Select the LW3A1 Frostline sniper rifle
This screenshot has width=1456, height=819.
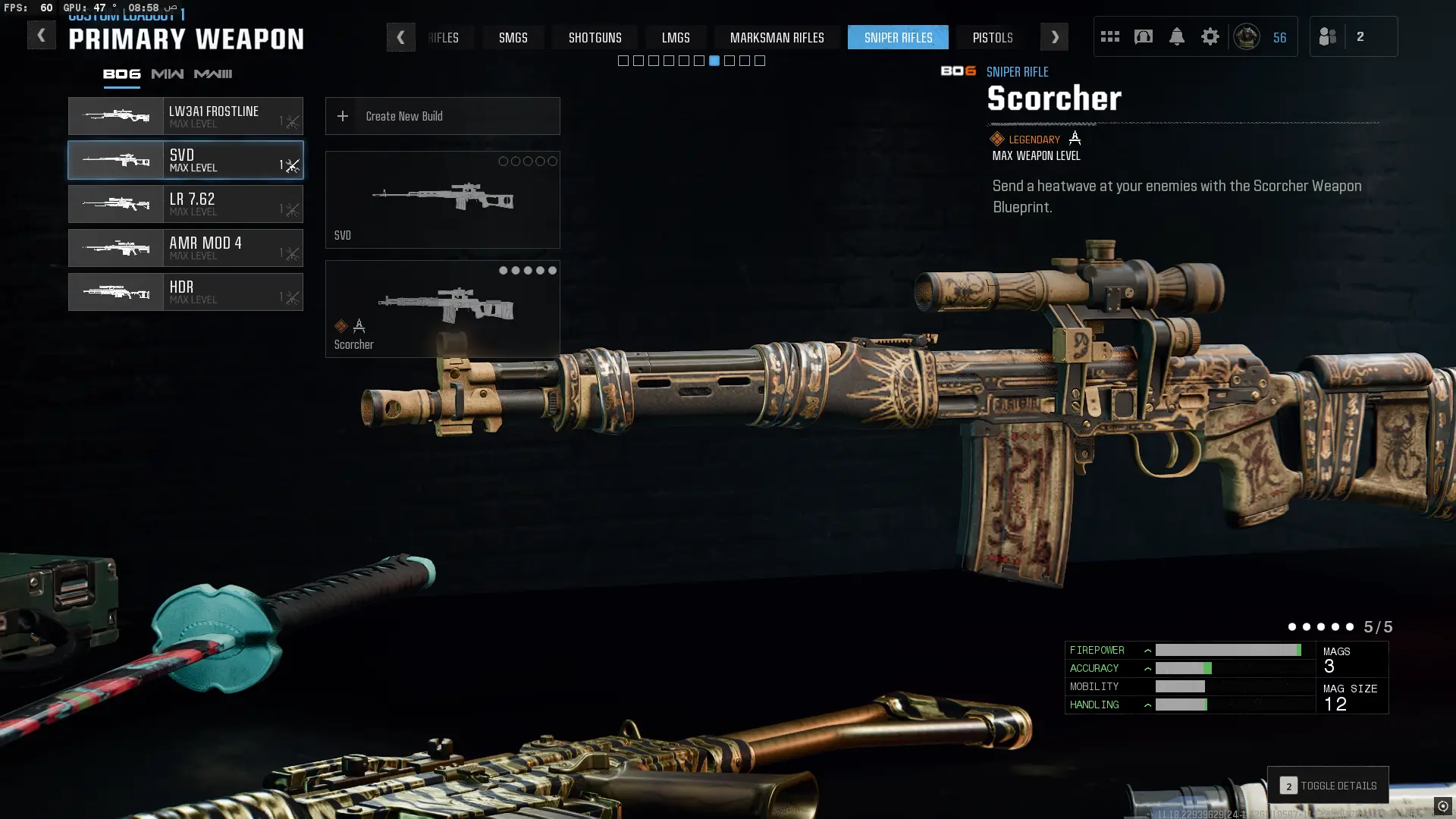pyautogui.click(x=186, y=116)
